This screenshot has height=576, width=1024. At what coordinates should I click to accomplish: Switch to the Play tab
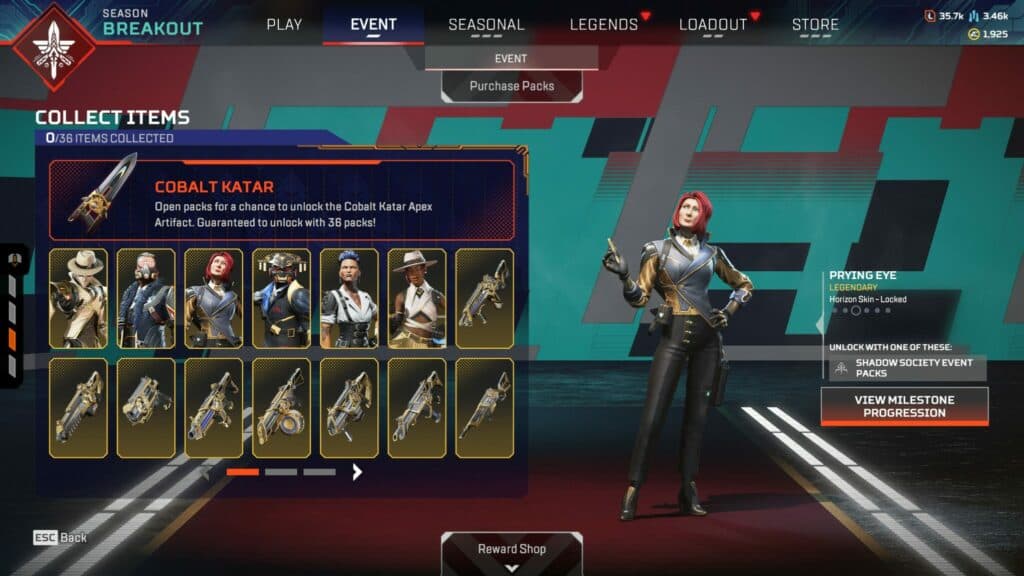[x=284, y=24]
